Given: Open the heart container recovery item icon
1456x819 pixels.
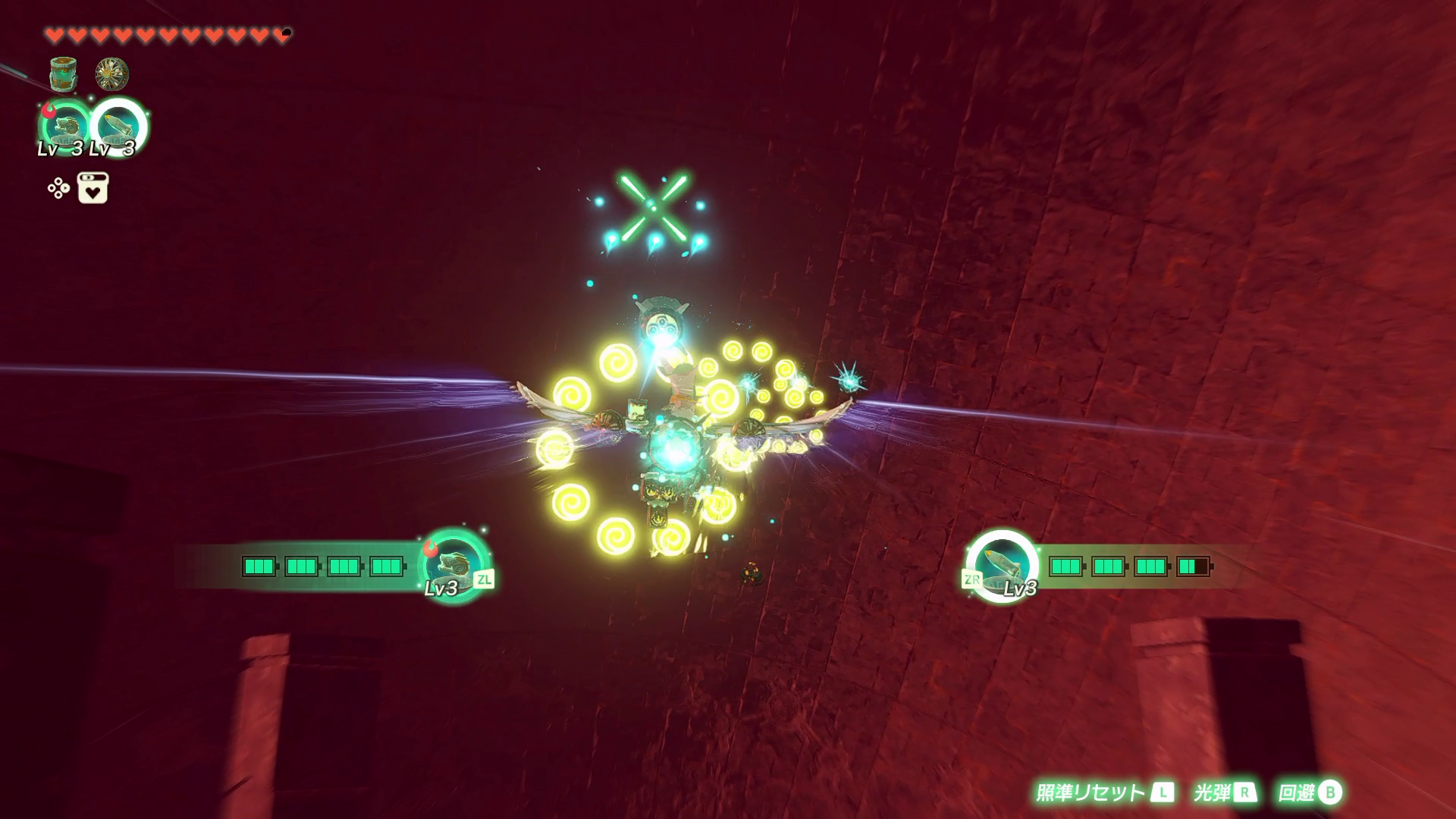Looking at the screenshot, I should [x=93, y=188].
